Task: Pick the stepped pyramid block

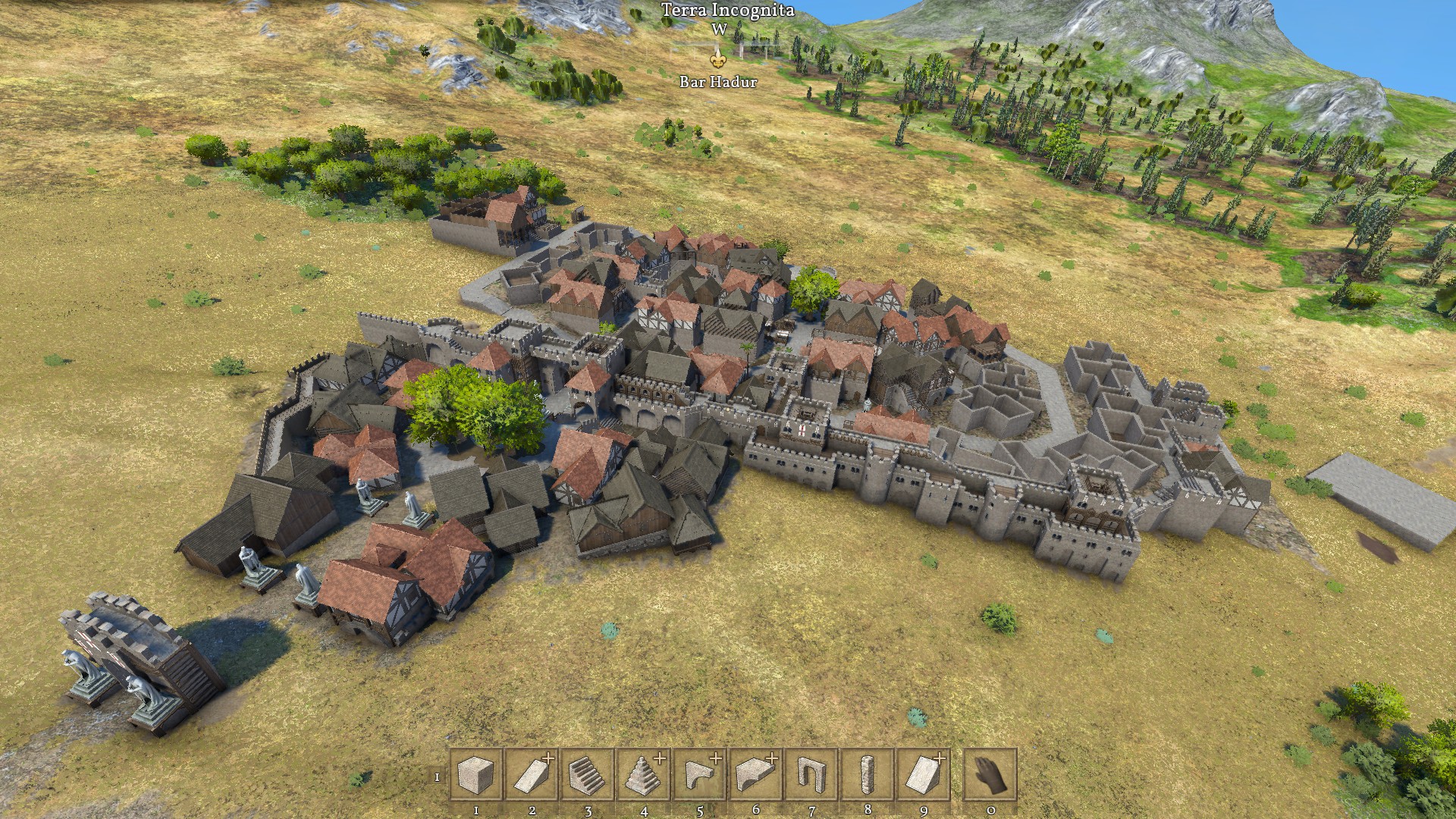Action: click(644, 775)
